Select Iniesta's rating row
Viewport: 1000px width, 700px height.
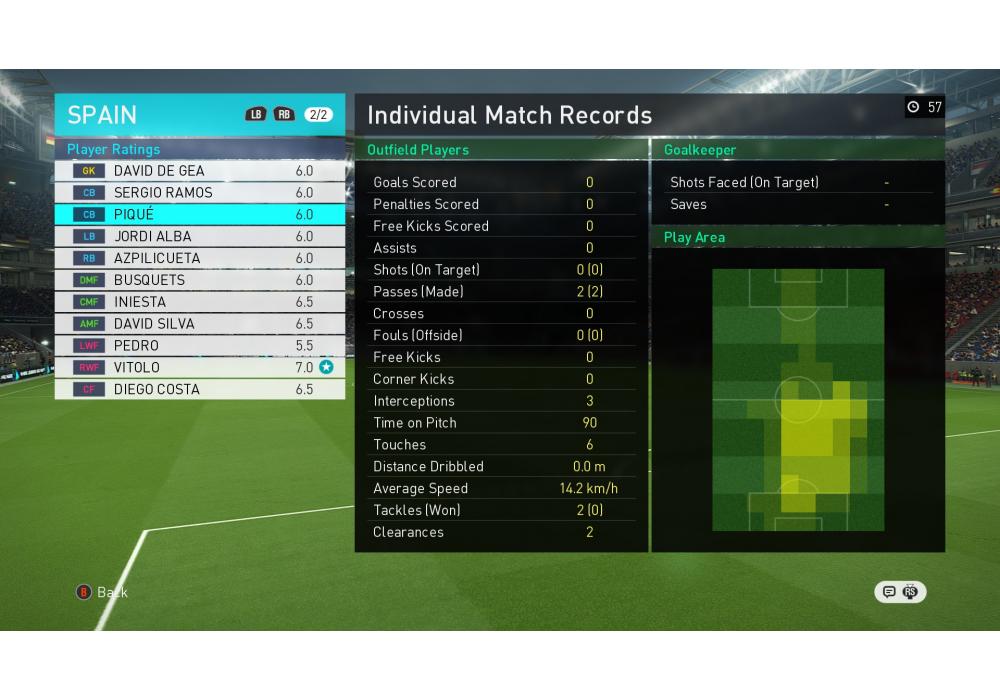200,302
